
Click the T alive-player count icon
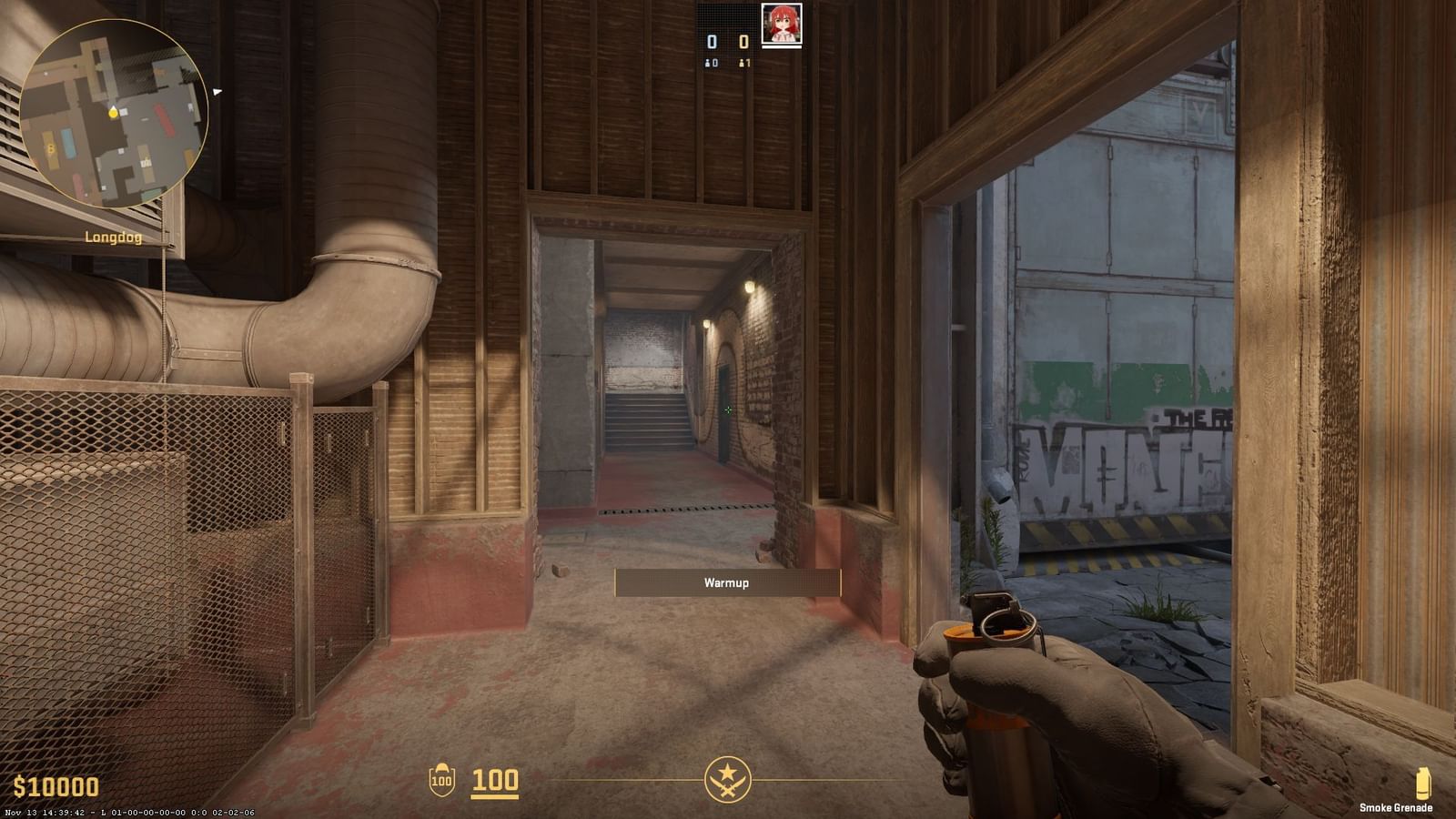(741, 63)
